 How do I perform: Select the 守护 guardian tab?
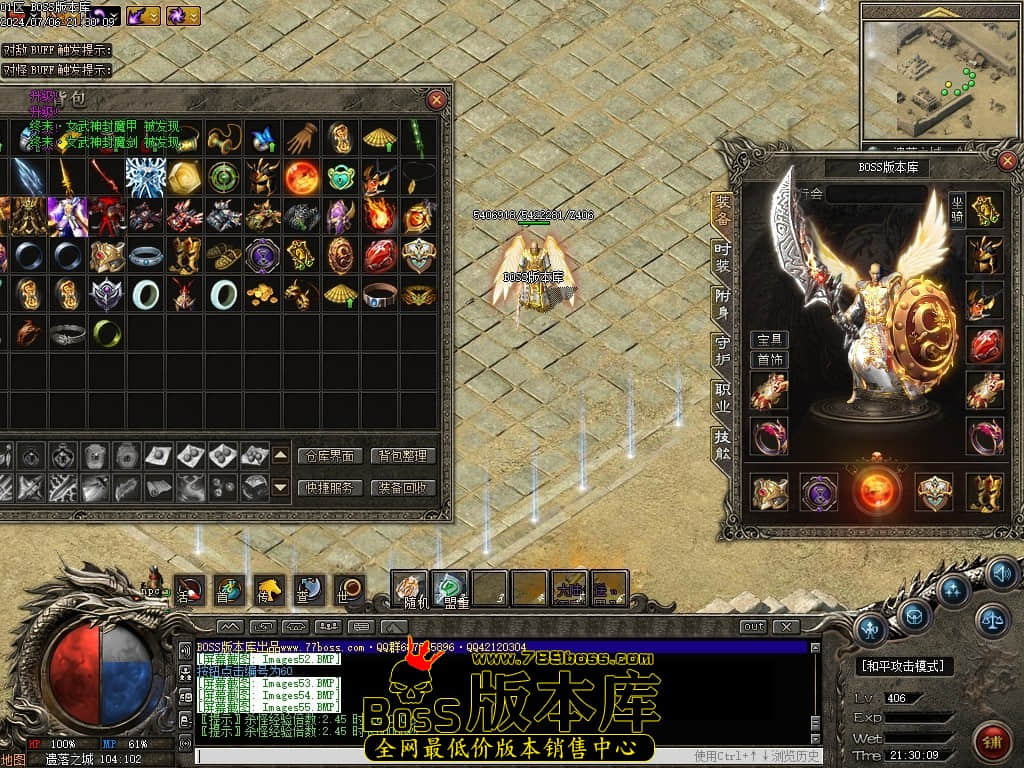click(x=722, y=348)
